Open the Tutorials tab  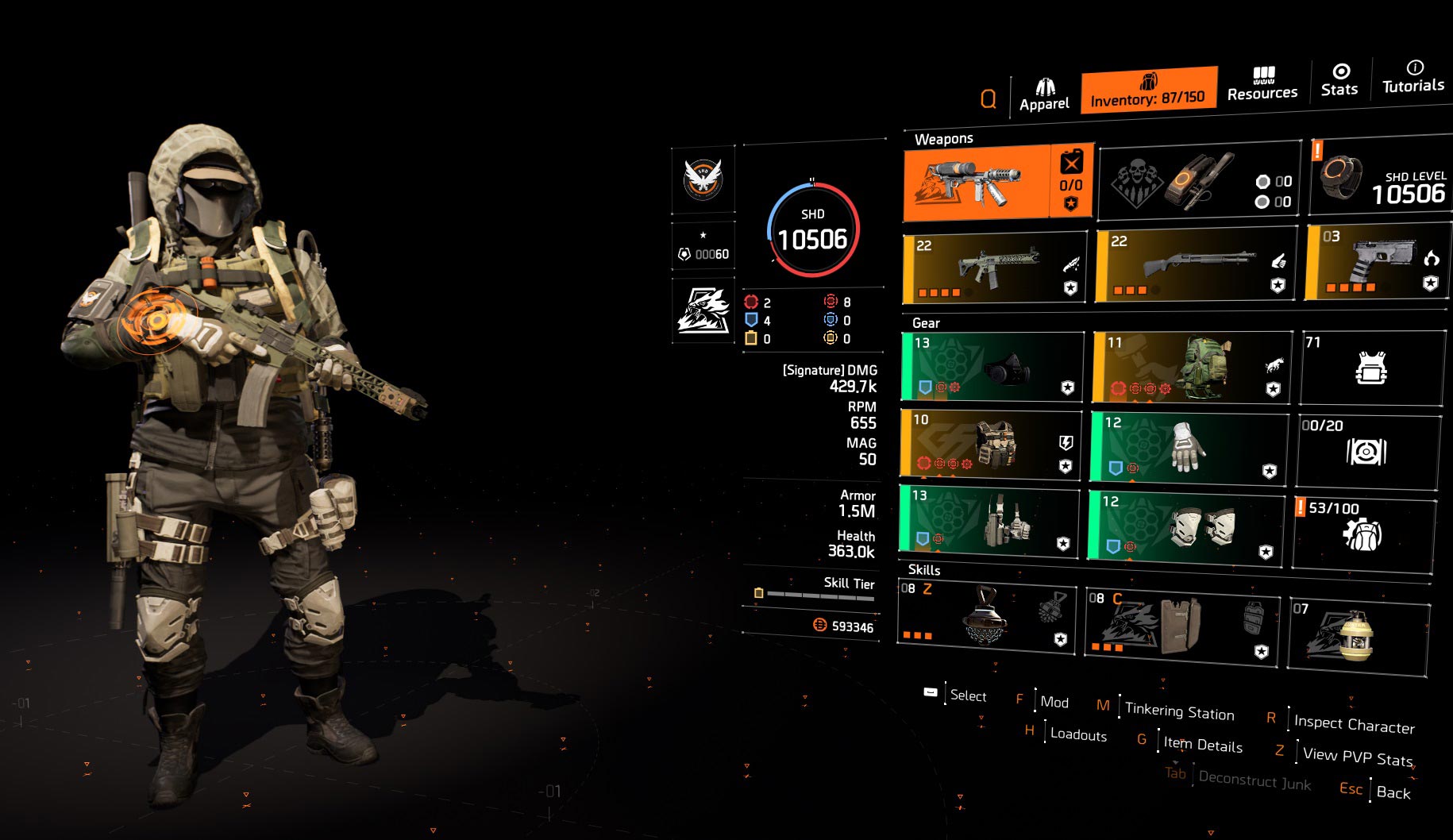tap(1413, 77)
